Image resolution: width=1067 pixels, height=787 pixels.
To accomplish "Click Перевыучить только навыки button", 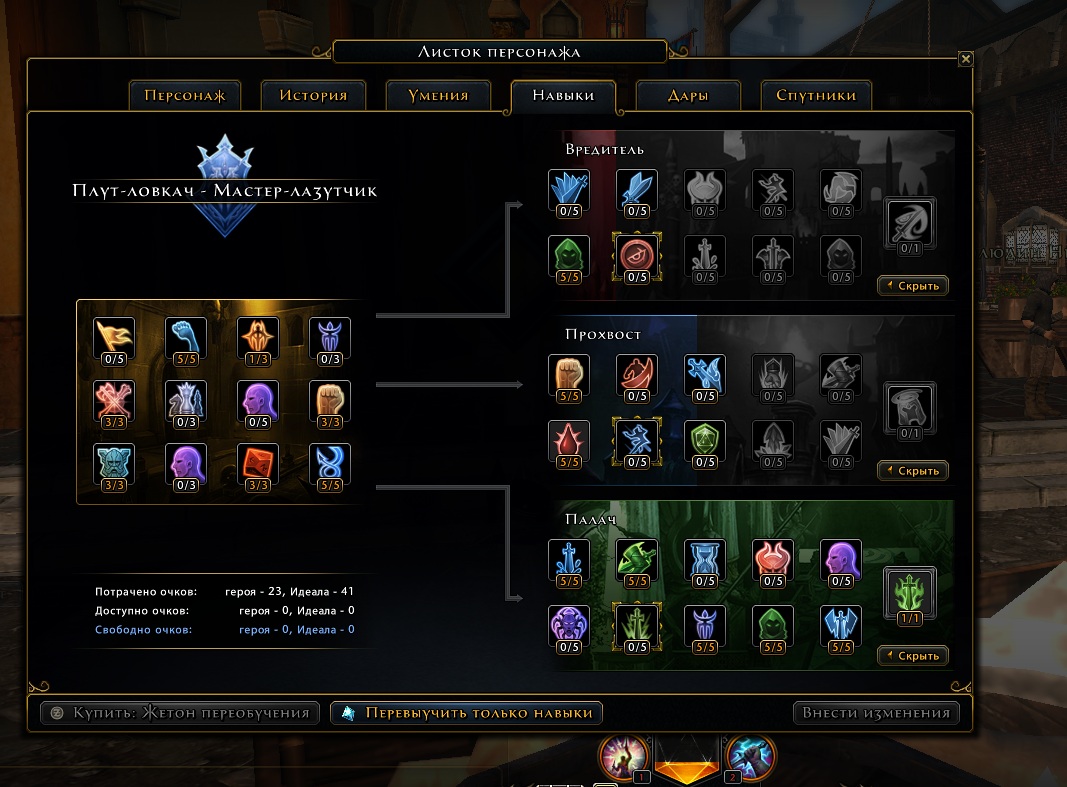I will pos(466,713).
